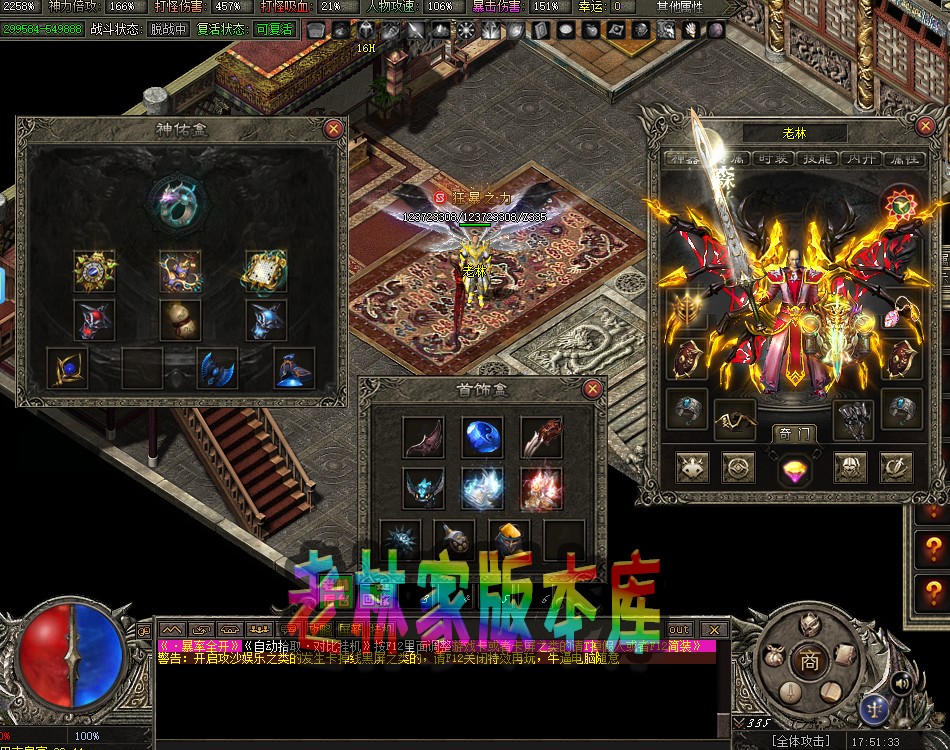Select the 奇门 button
The image size is (950, 750).
(794, 433)
